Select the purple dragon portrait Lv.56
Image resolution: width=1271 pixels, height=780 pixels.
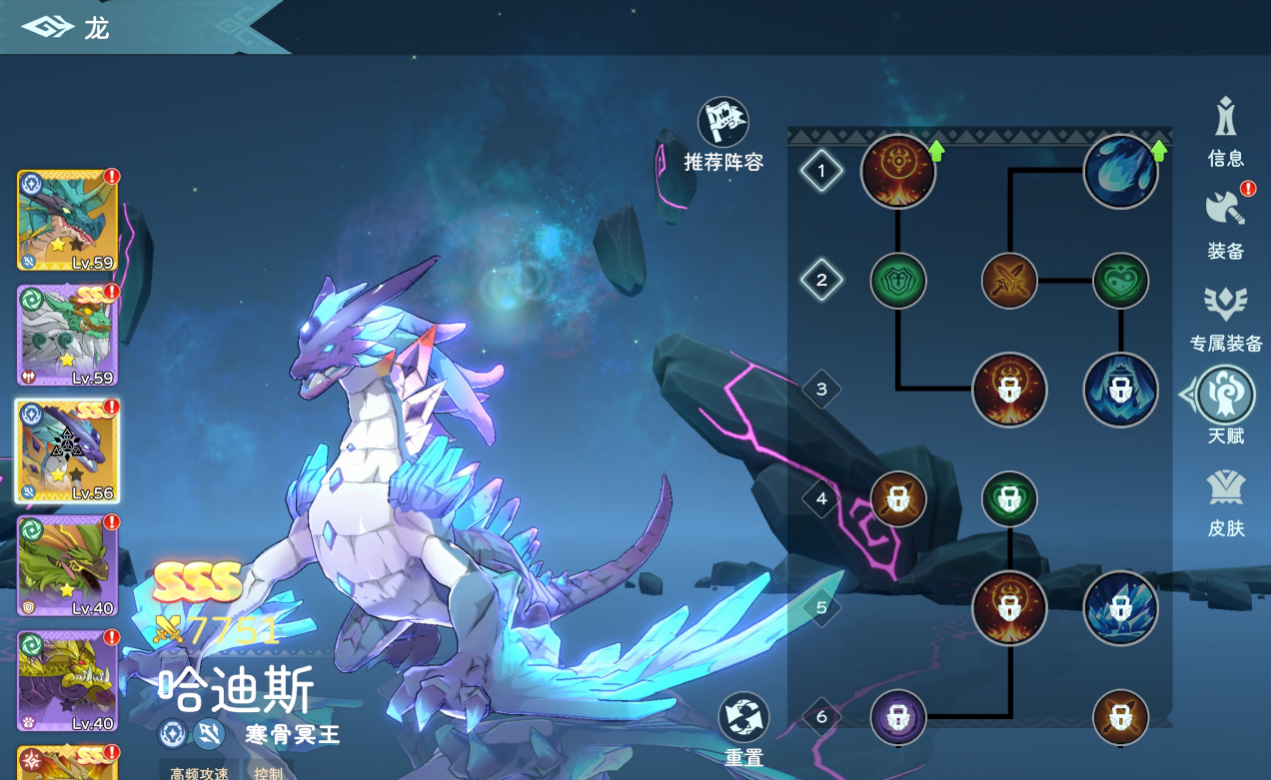coord(67,450)
